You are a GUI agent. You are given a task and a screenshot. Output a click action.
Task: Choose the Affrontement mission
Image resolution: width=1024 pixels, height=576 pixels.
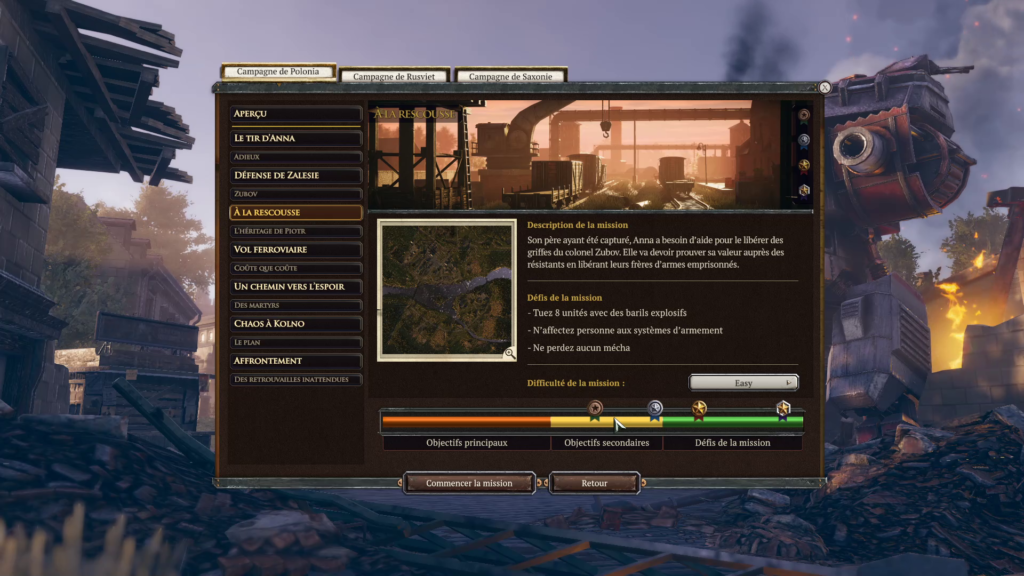point(295,361)
